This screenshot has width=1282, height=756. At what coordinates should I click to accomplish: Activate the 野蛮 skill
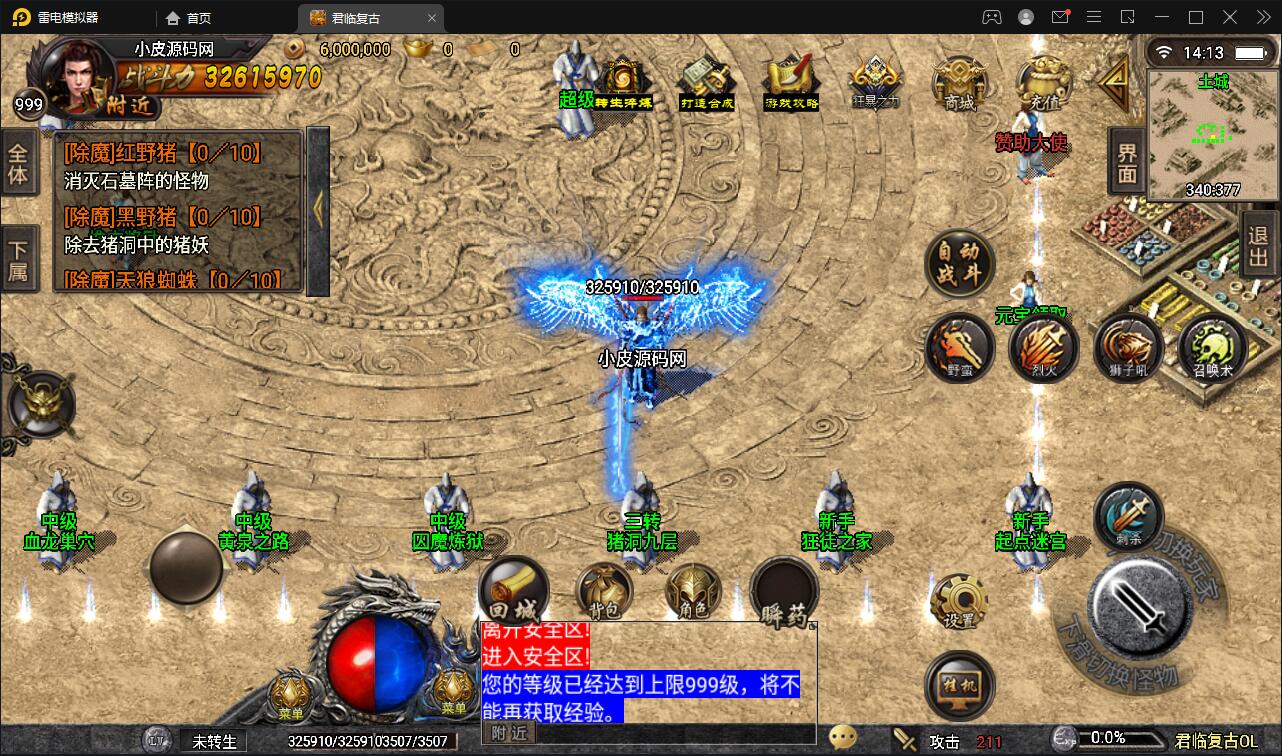(959, 347)
